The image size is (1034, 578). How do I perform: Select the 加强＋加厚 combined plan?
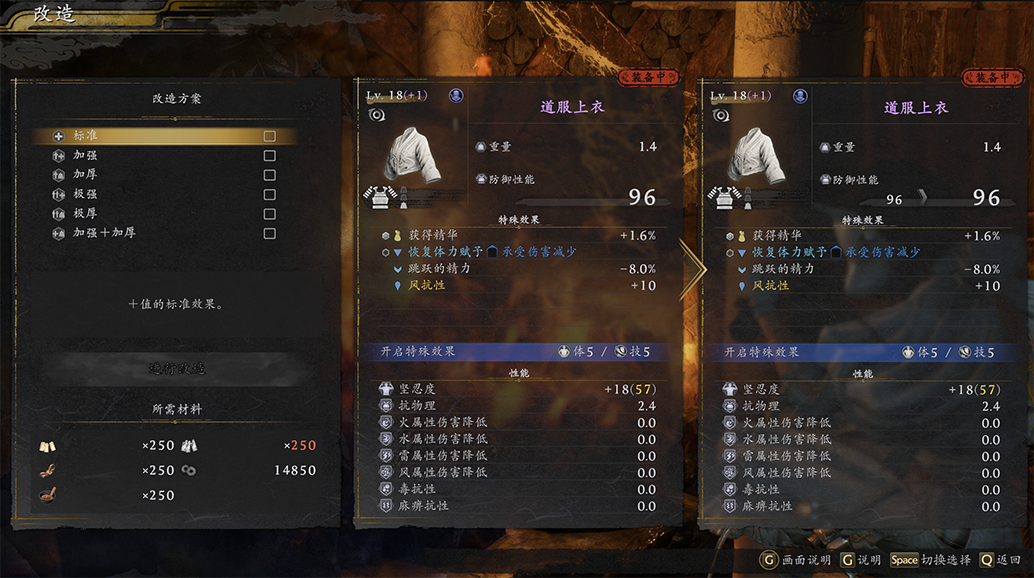(163, 233)
